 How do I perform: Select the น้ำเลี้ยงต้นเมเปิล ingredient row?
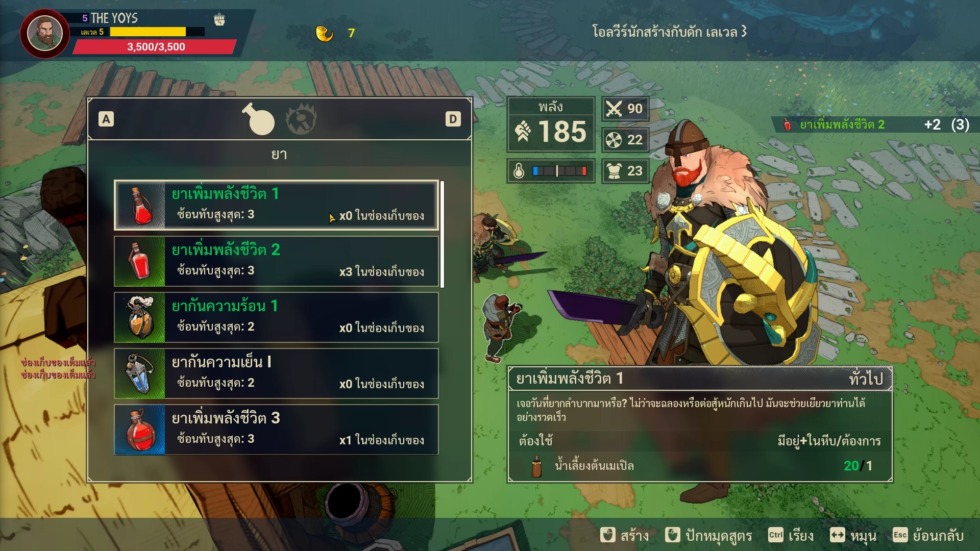[700, 465]
